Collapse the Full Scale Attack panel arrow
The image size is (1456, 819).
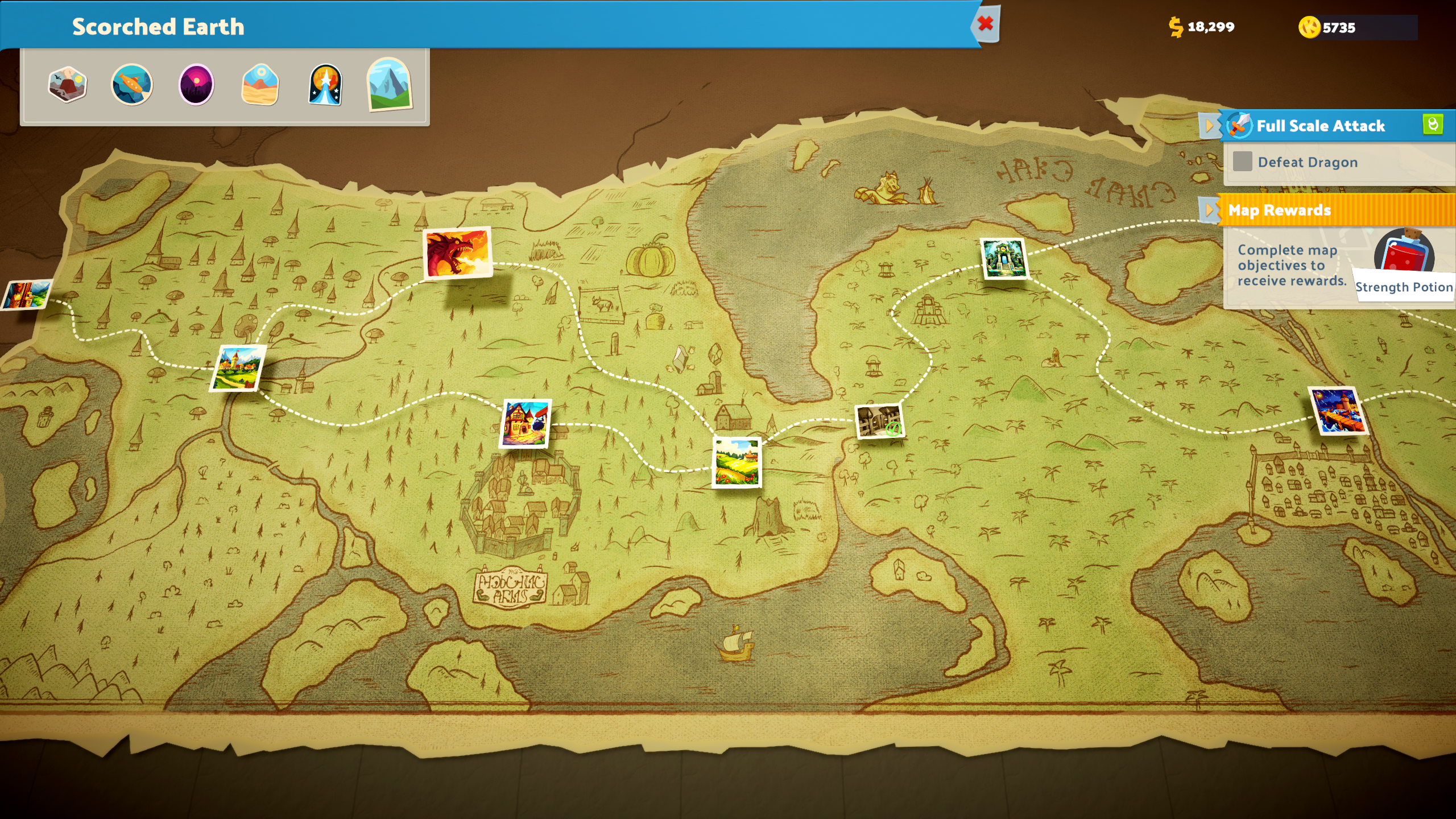click(1209, 126)
